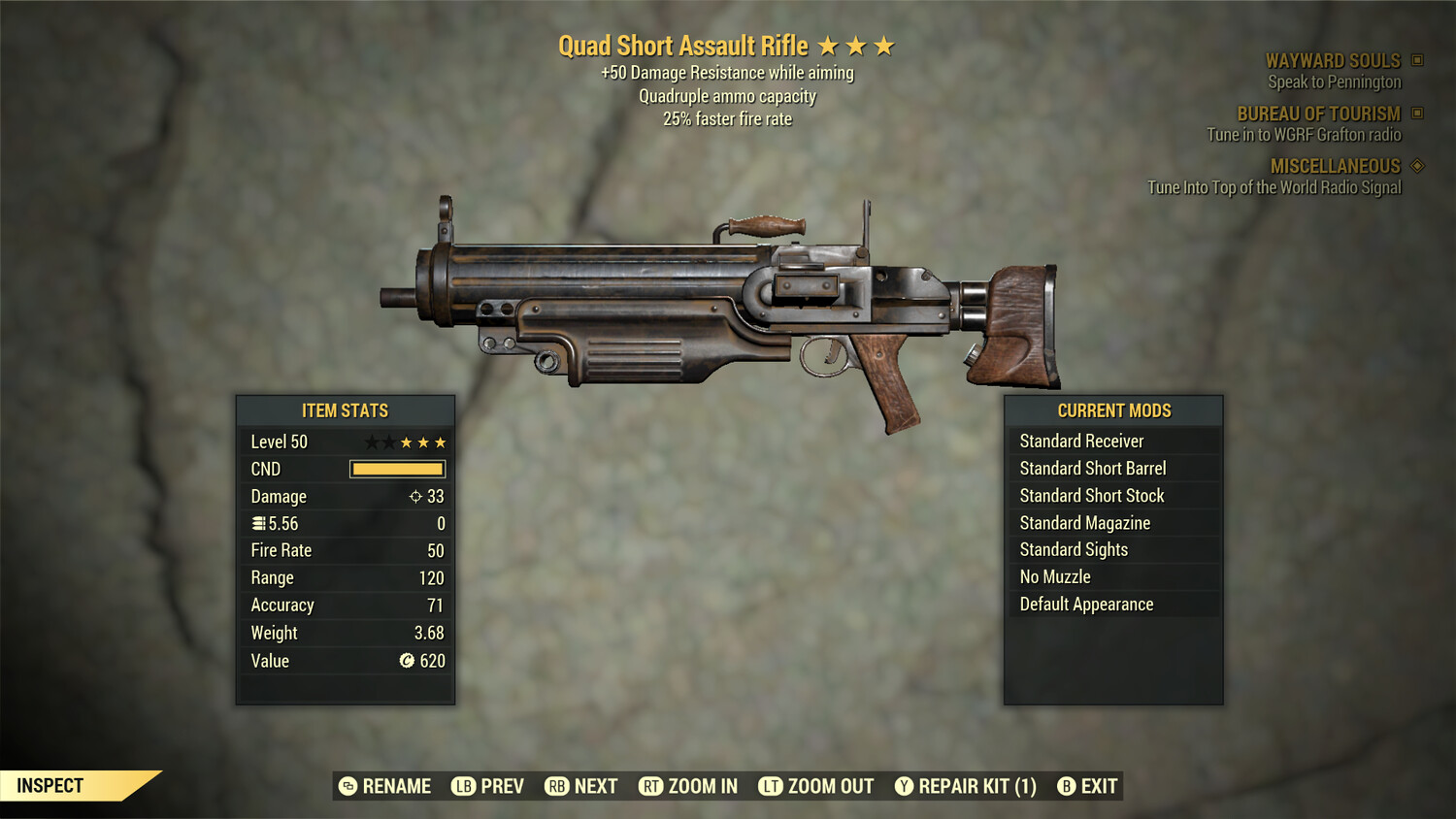Image resolution: width=1456 pixels, height=819 pixels.
Task: Click the 5.56 ammo icon in stats
Action: point(257,523)
